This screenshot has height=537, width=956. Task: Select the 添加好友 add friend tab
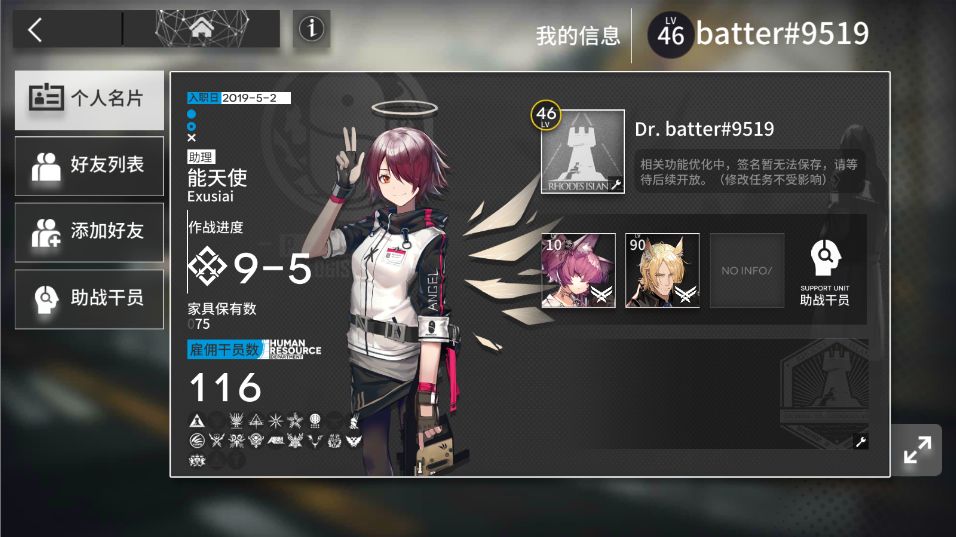pos(89,232)
